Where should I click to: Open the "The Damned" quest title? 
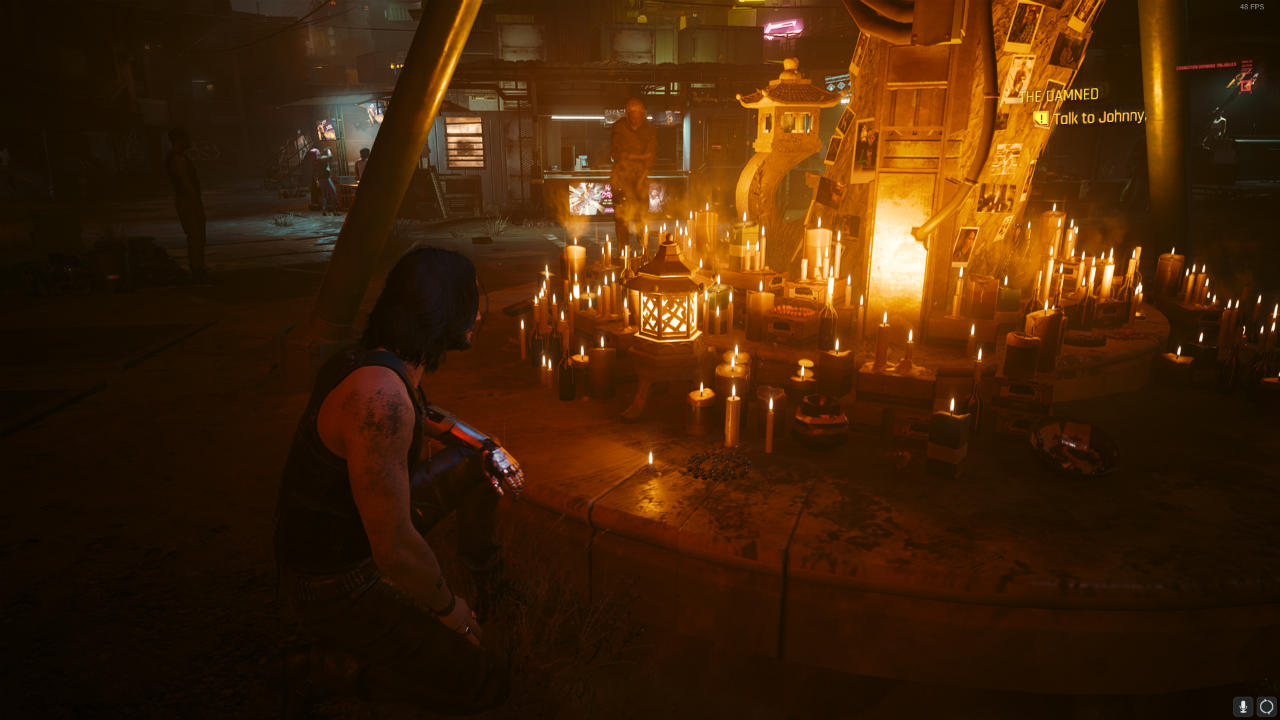(x=1058, y=95)
